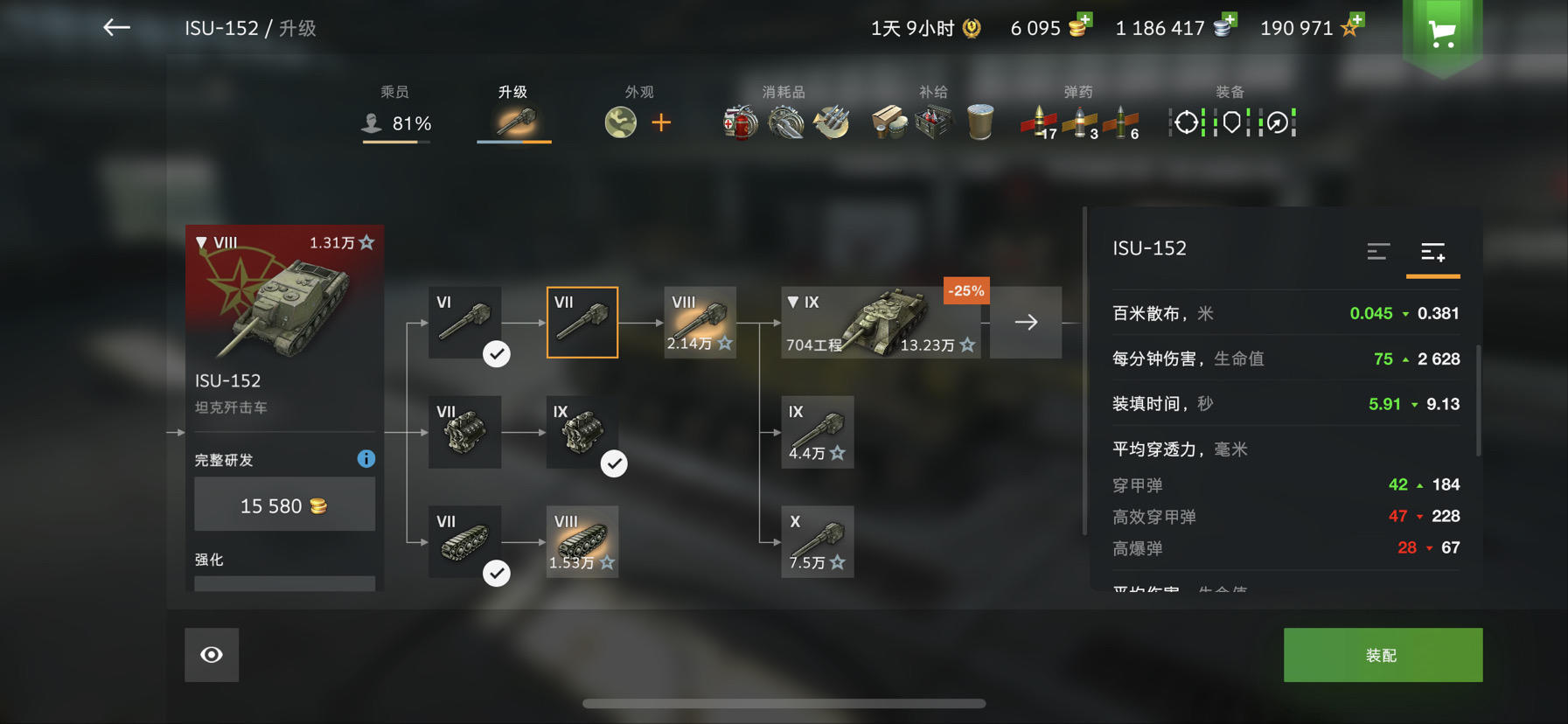Screen dimensions: 1568x724
Task: Select the armor-piercing shell icon showing 17
Action: 1039,122
